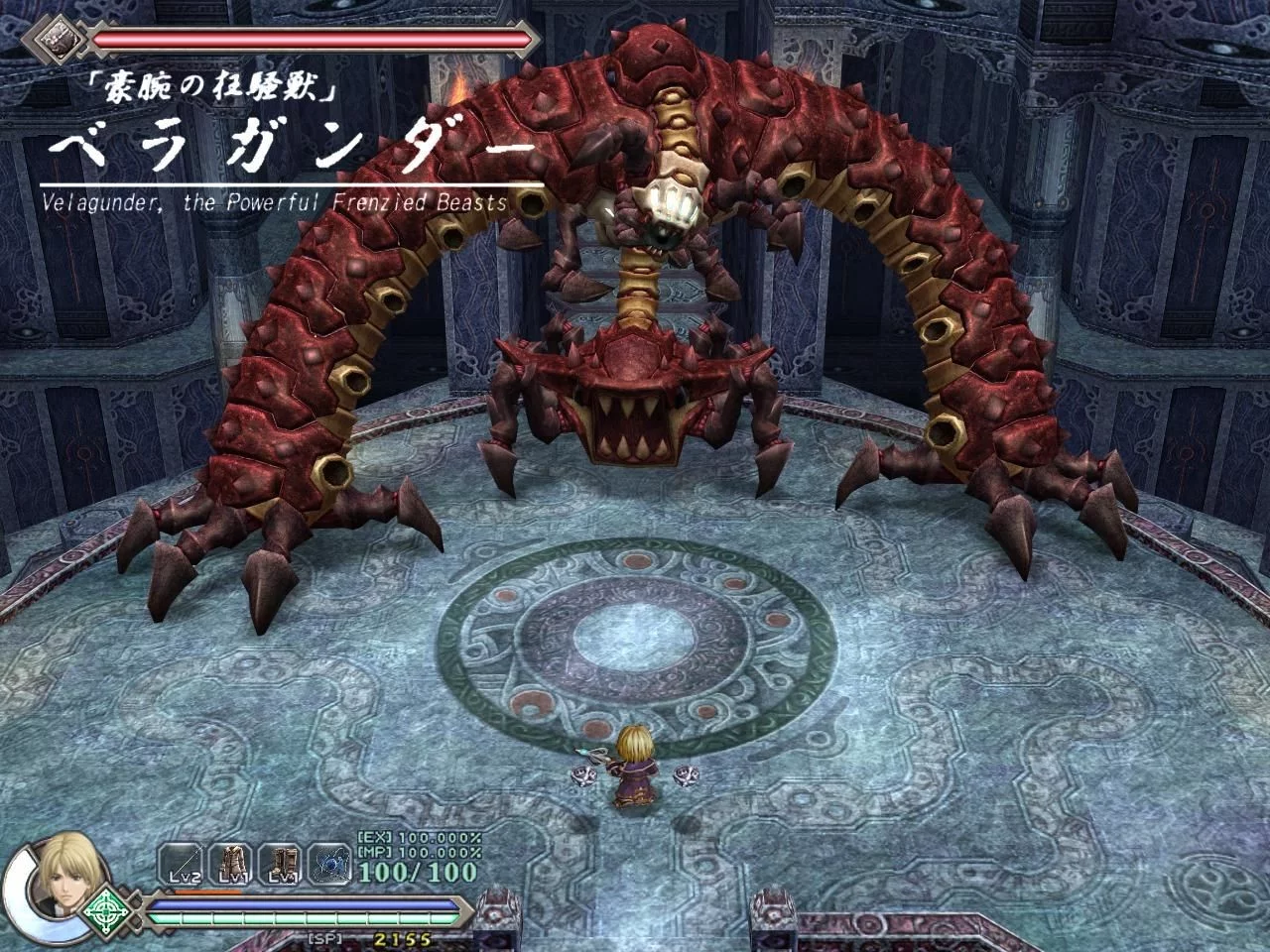
Task: Select the Lv2 staff weapon slot
Action: tap(180, 864)
